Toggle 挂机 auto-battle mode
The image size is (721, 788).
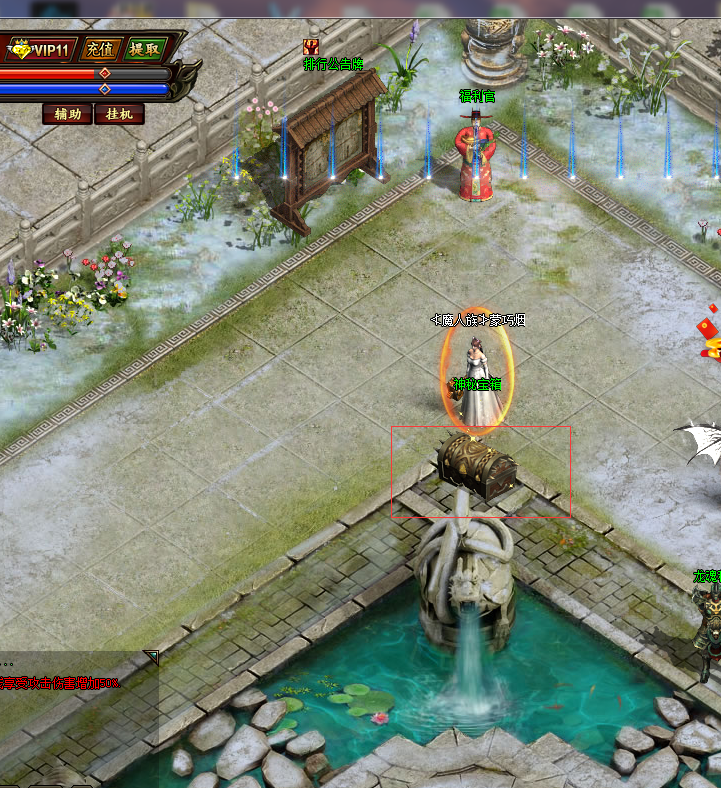tap(119, 114)
